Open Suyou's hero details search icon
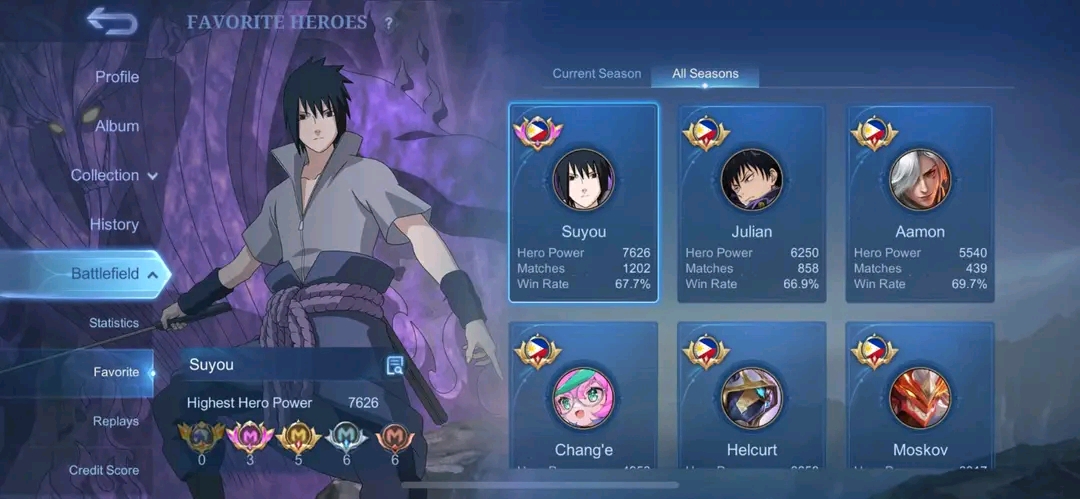 [395, 365]
